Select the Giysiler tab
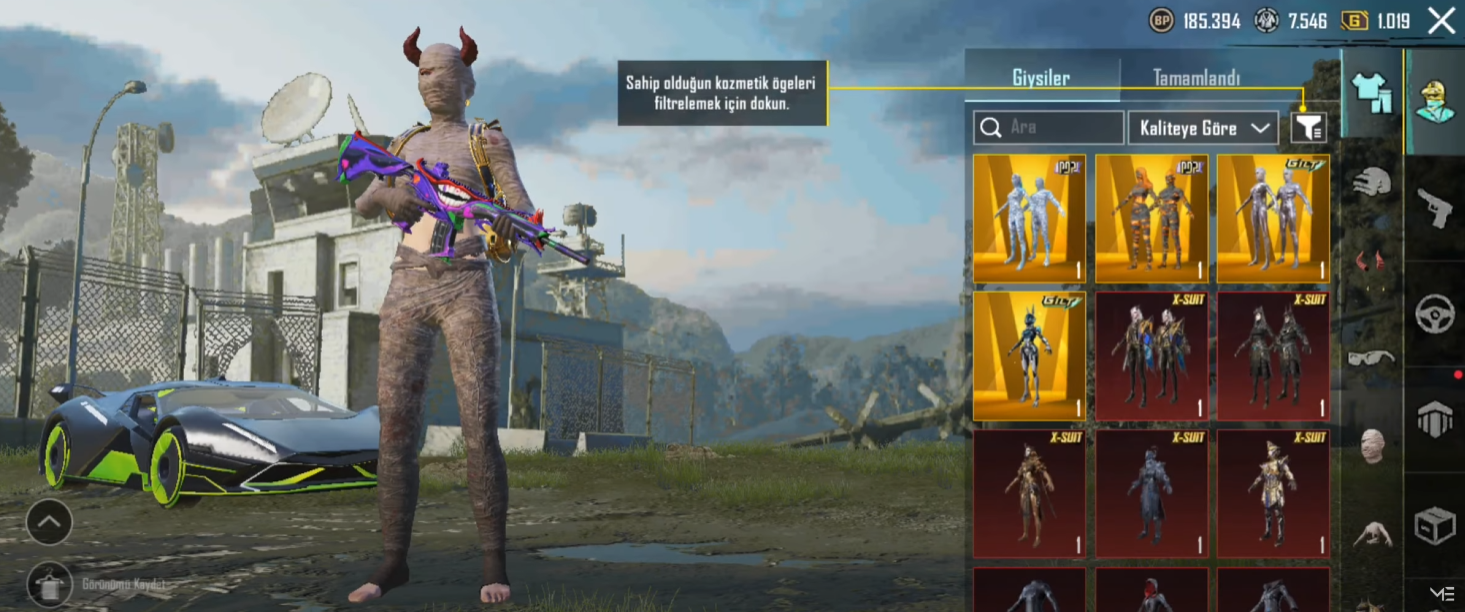 1041,78
